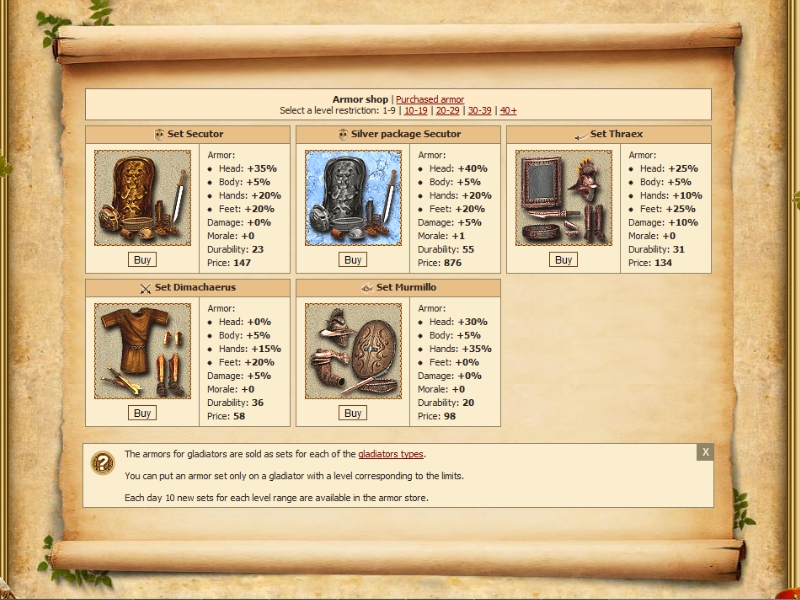Click the Set Dimachaerus armor picture
This screenshot has width=800, height=600.
[x=142, y=352]
